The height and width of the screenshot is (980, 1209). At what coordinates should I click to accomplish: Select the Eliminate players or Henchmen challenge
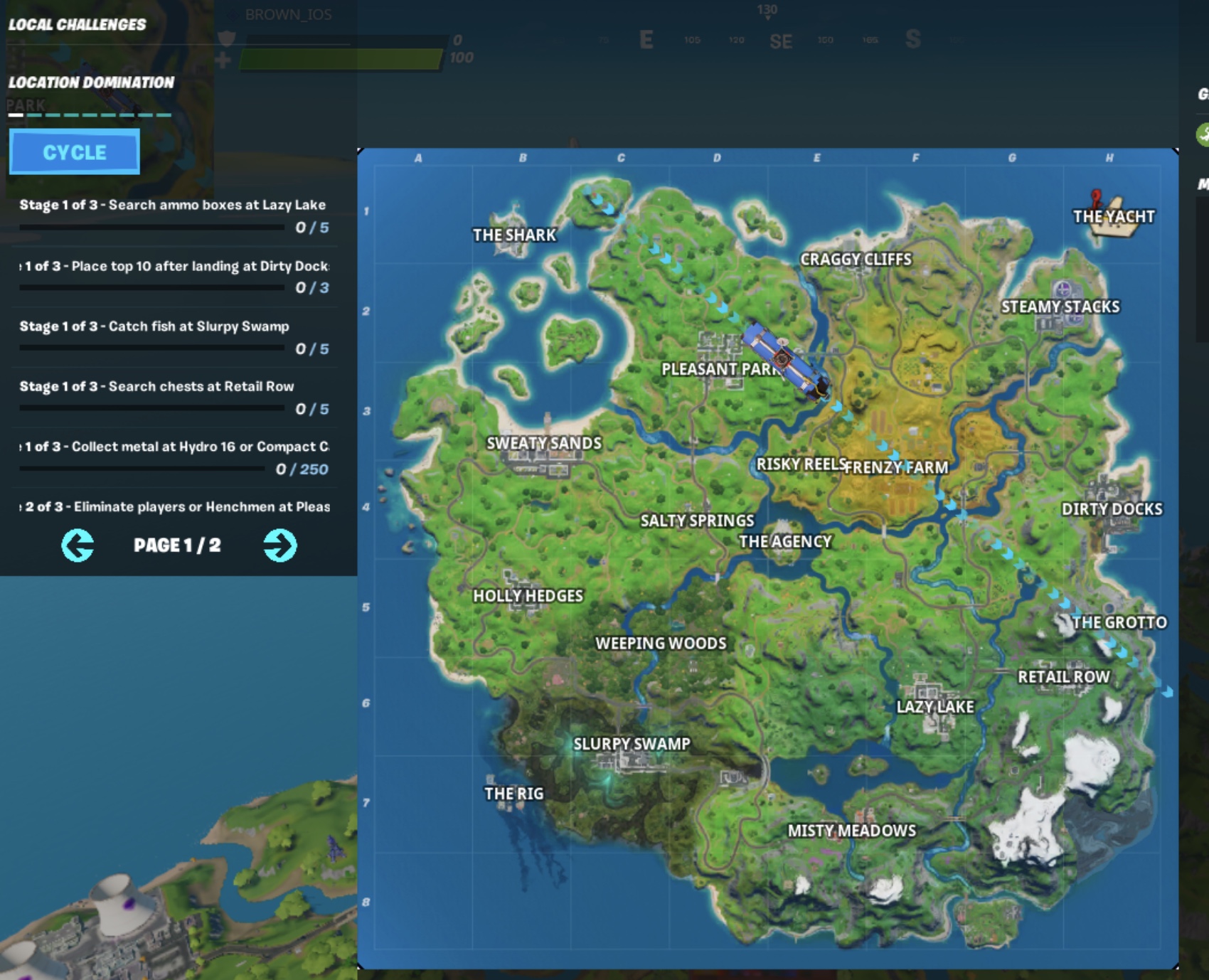click(176, 507)
